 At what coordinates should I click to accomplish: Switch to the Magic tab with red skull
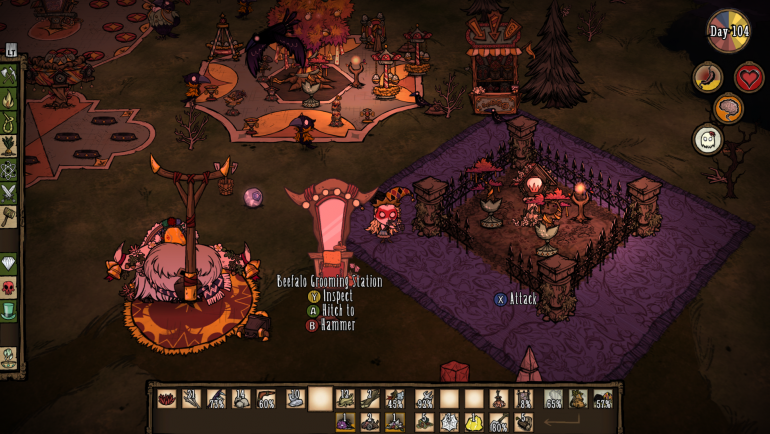9,288
